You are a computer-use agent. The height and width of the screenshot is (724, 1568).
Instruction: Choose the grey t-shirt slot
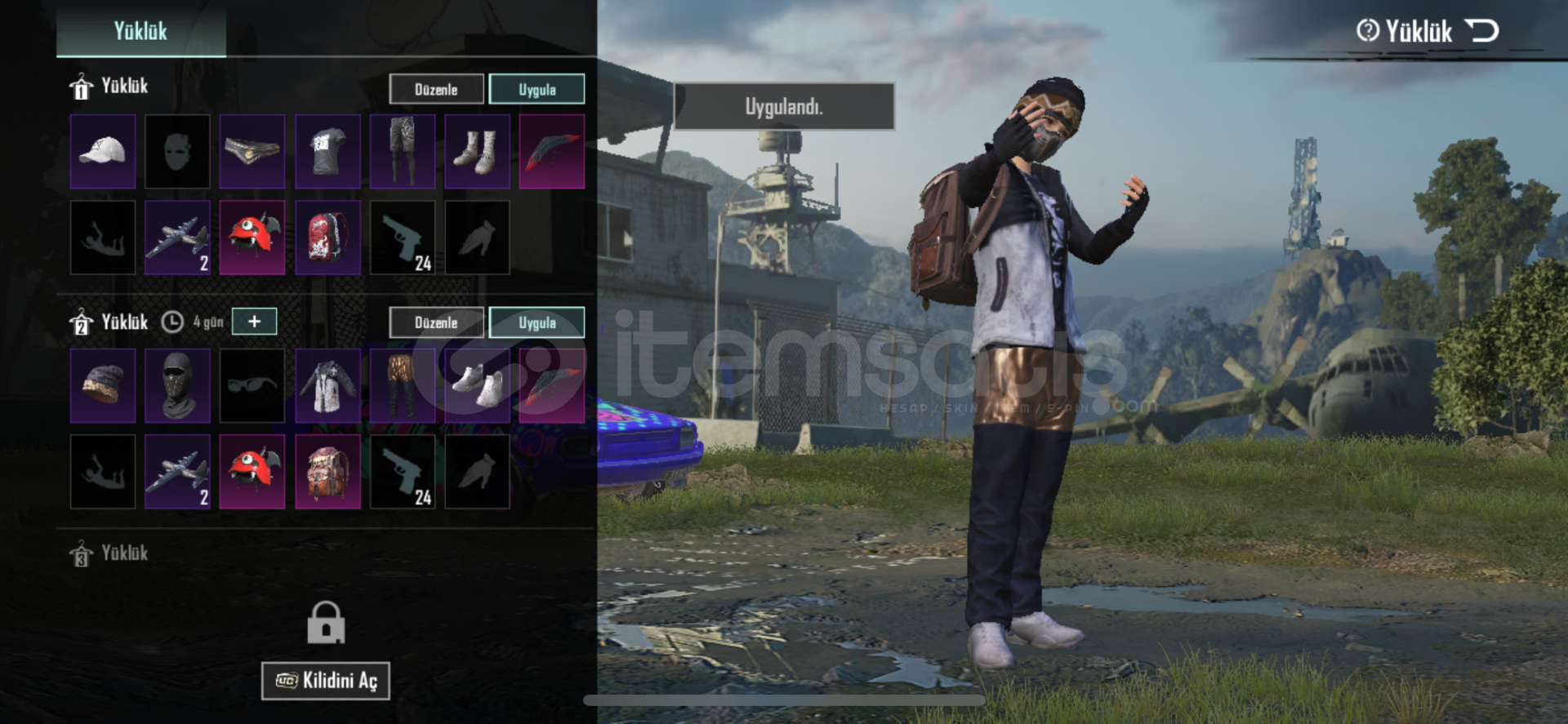click(x=327, y=152)
